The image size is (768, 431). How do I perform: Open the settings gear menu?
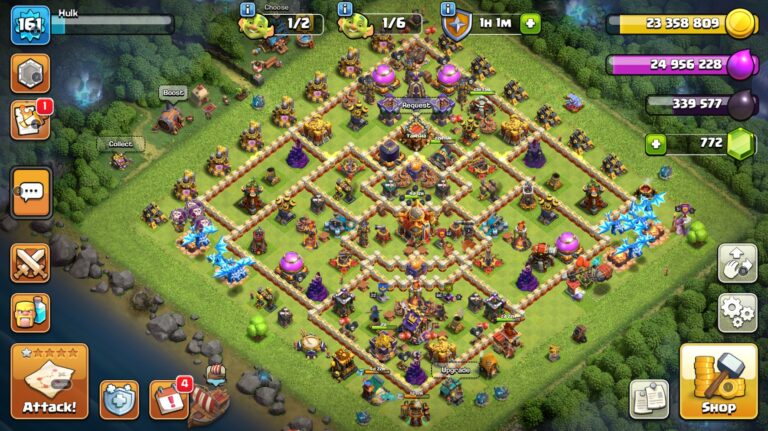pos(736,312)
